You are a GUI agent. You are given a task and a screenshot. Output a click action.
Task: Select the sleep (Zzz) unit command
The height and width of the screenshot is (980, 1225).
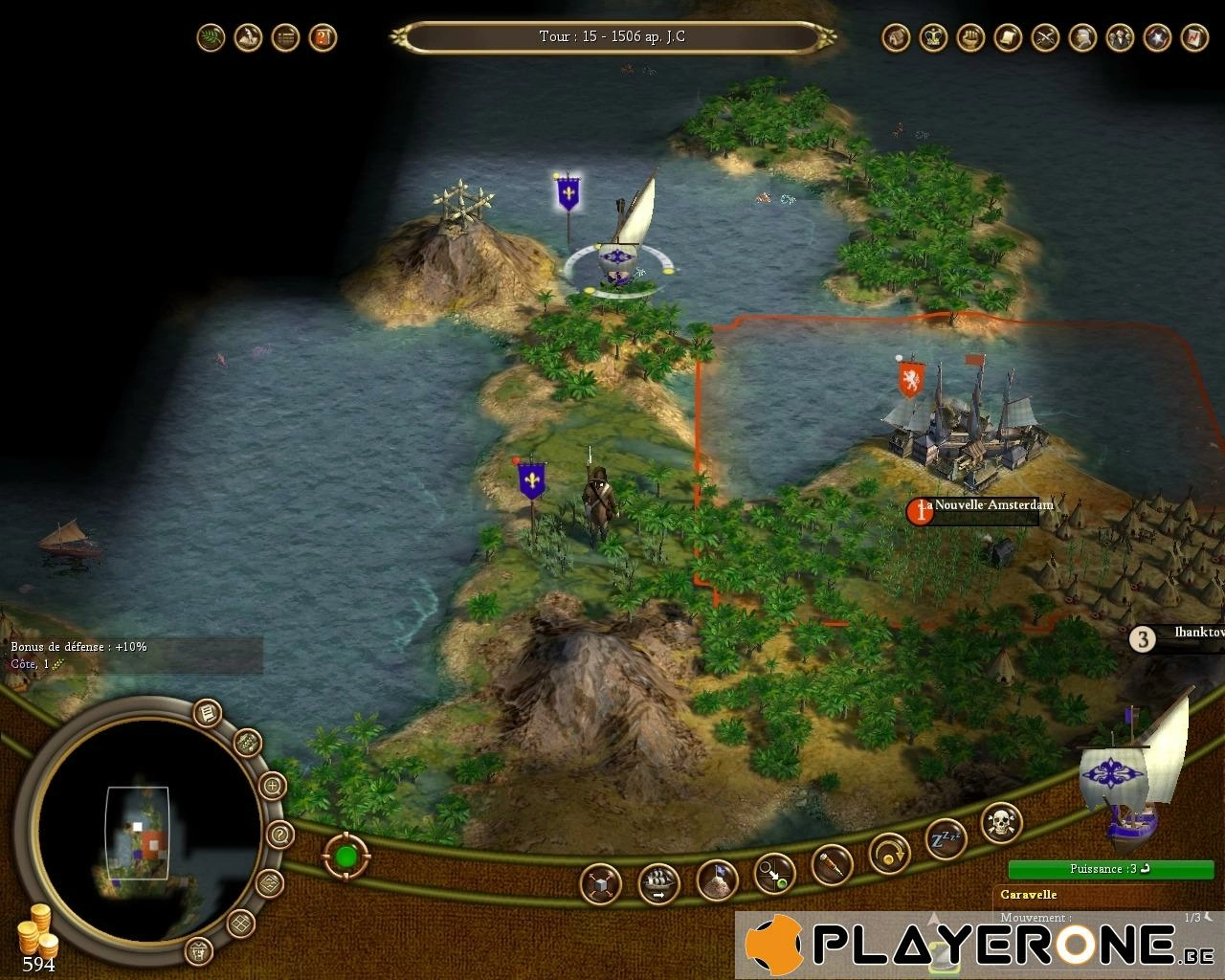tap(945, 839)
